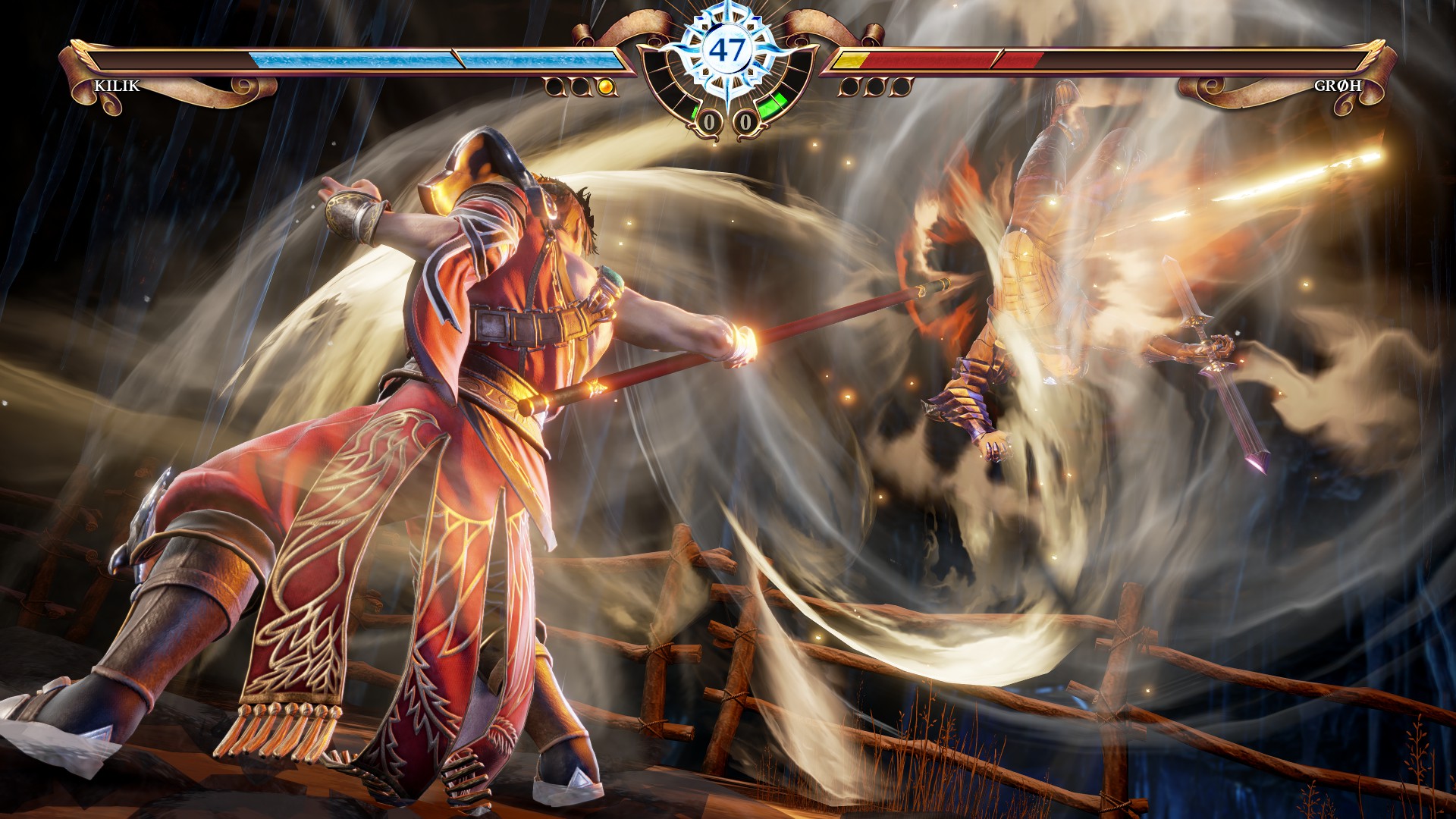The width and height of the screenshot is (1456, 819).
Task: Click Kilik's leftmost empty round orb
Action: 554,86
